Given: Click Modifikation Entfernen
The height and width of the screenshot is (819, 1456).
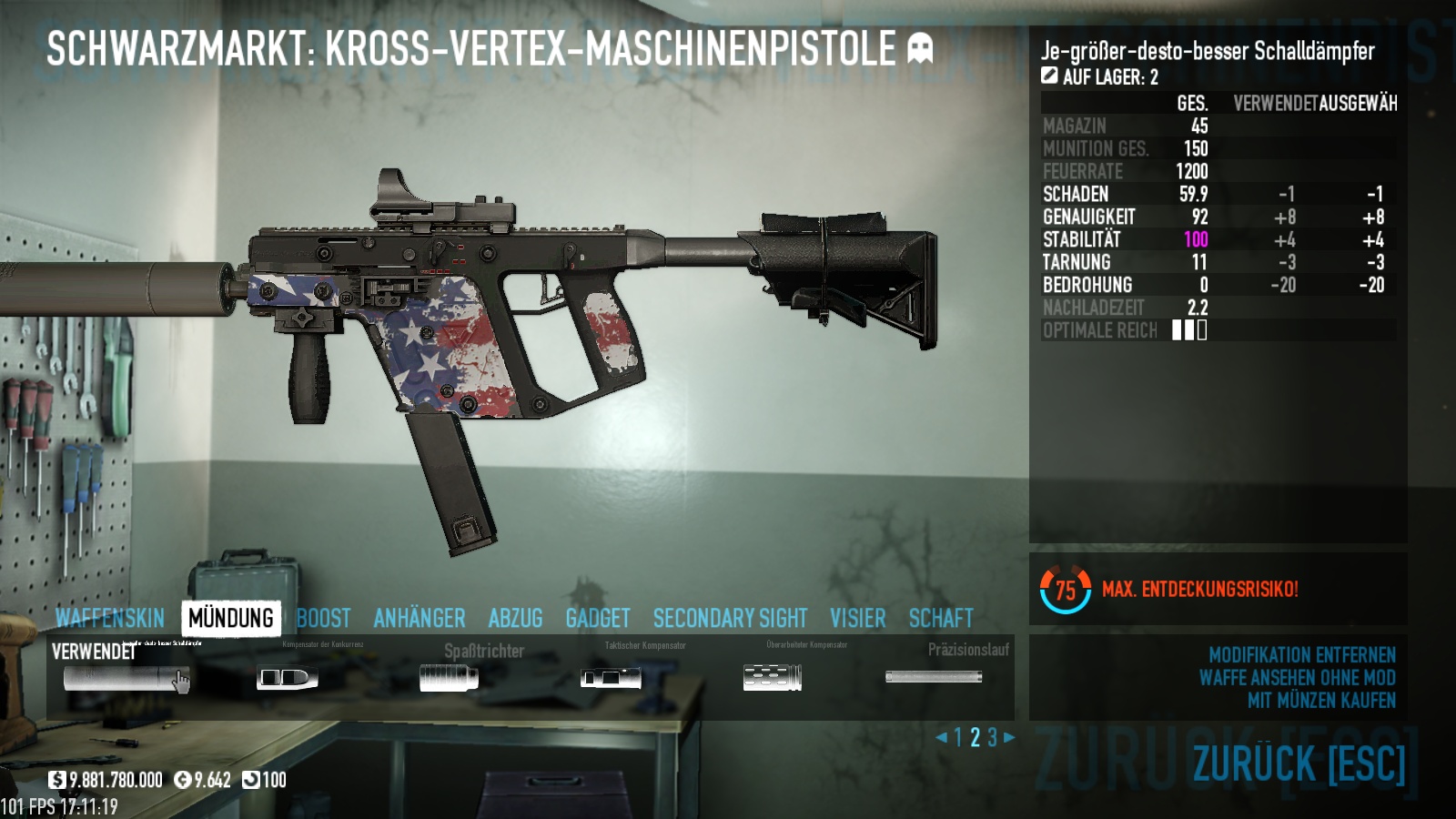Looking at the screenshot, I should tap(1301, 655).
